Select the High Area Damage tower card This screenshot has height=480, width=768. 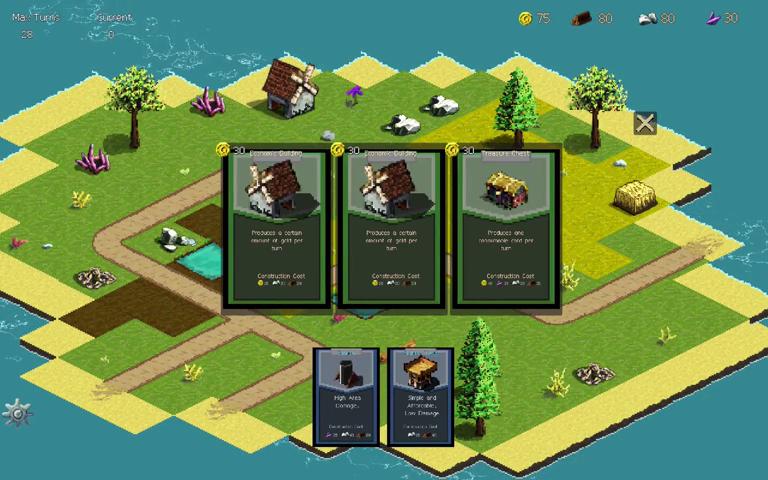point(346,396)
